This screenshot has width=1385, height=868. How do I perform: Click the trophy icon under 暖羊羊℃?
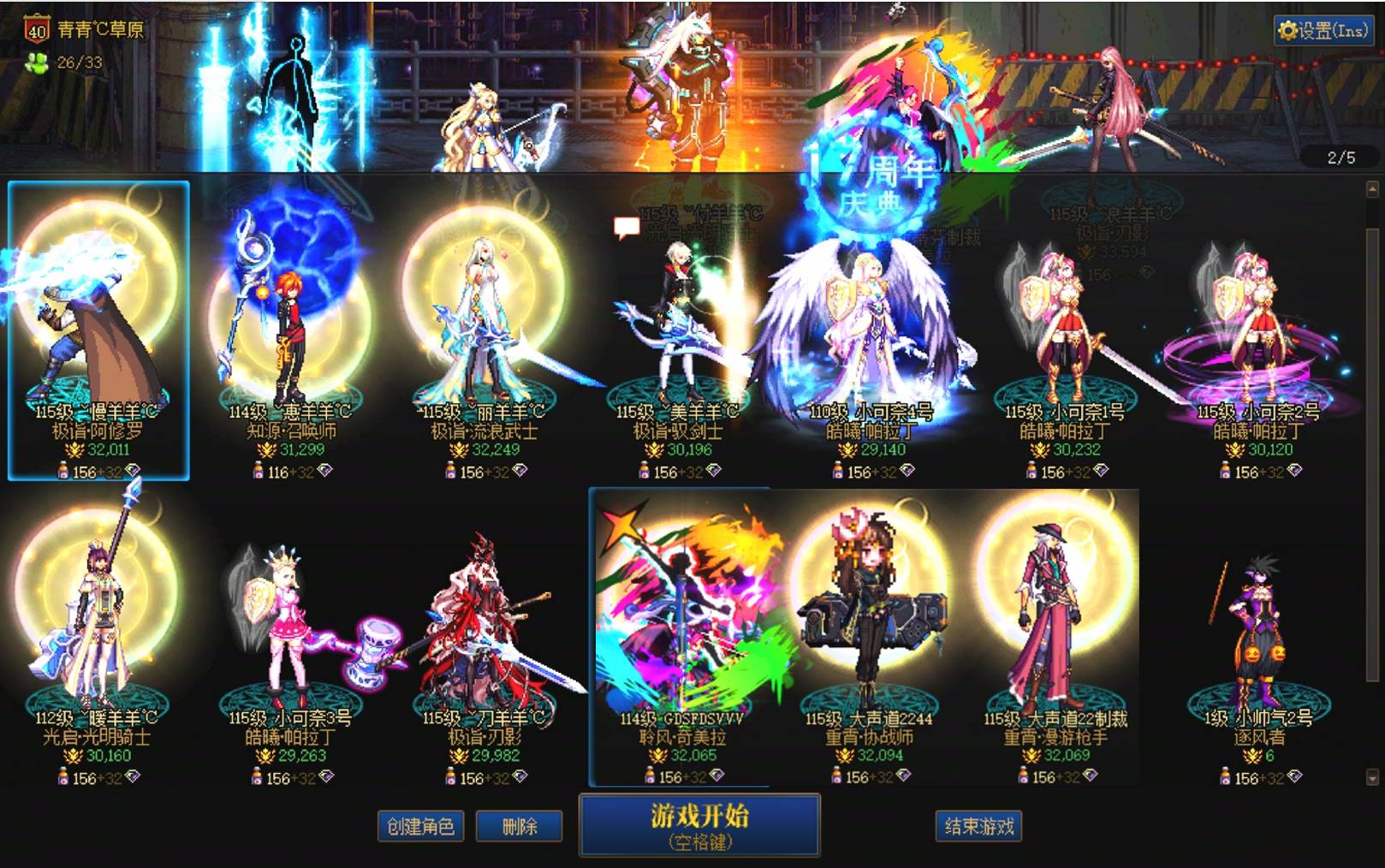point(74,757)
